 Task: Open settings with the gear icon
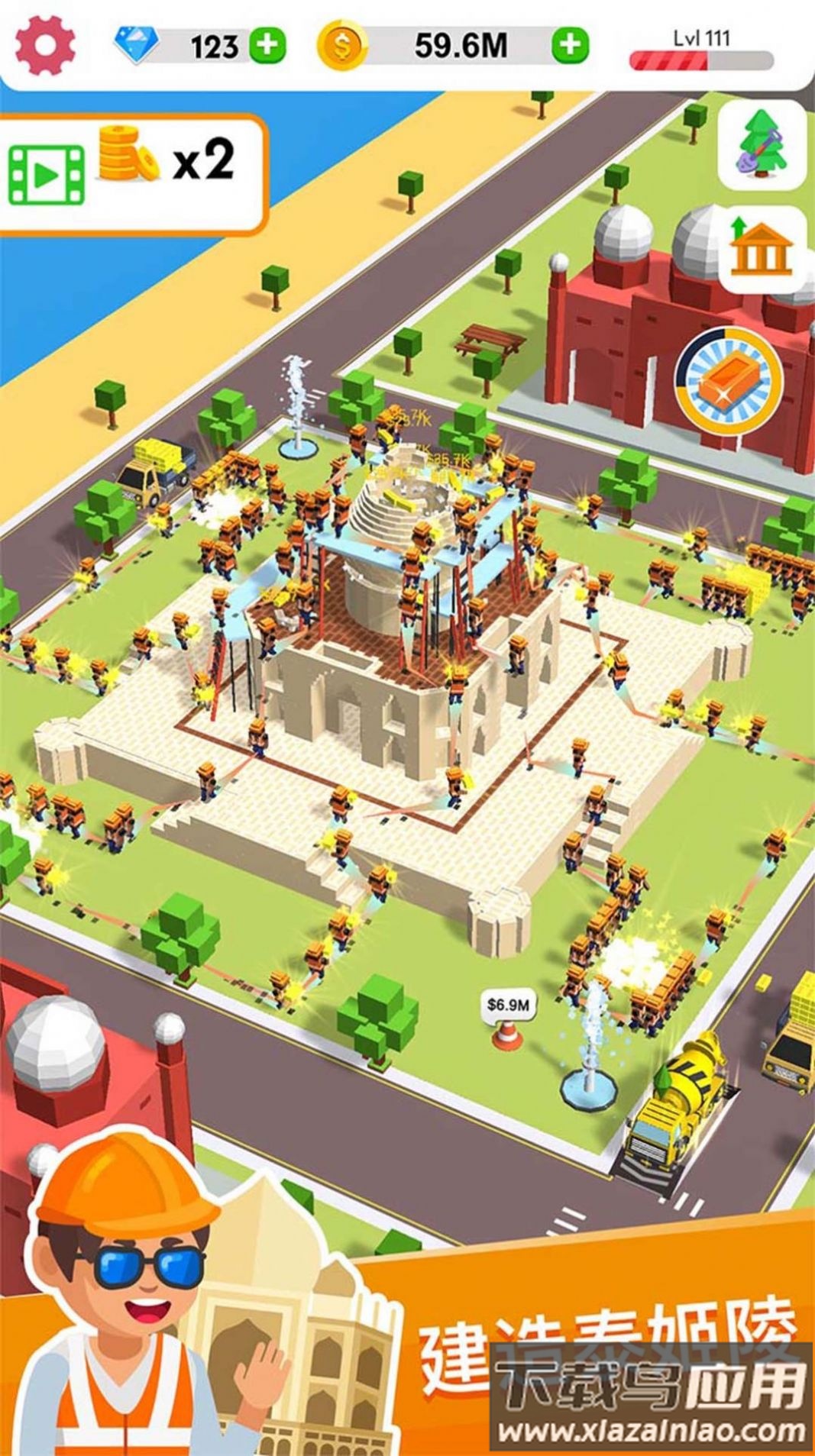(46, 45)
